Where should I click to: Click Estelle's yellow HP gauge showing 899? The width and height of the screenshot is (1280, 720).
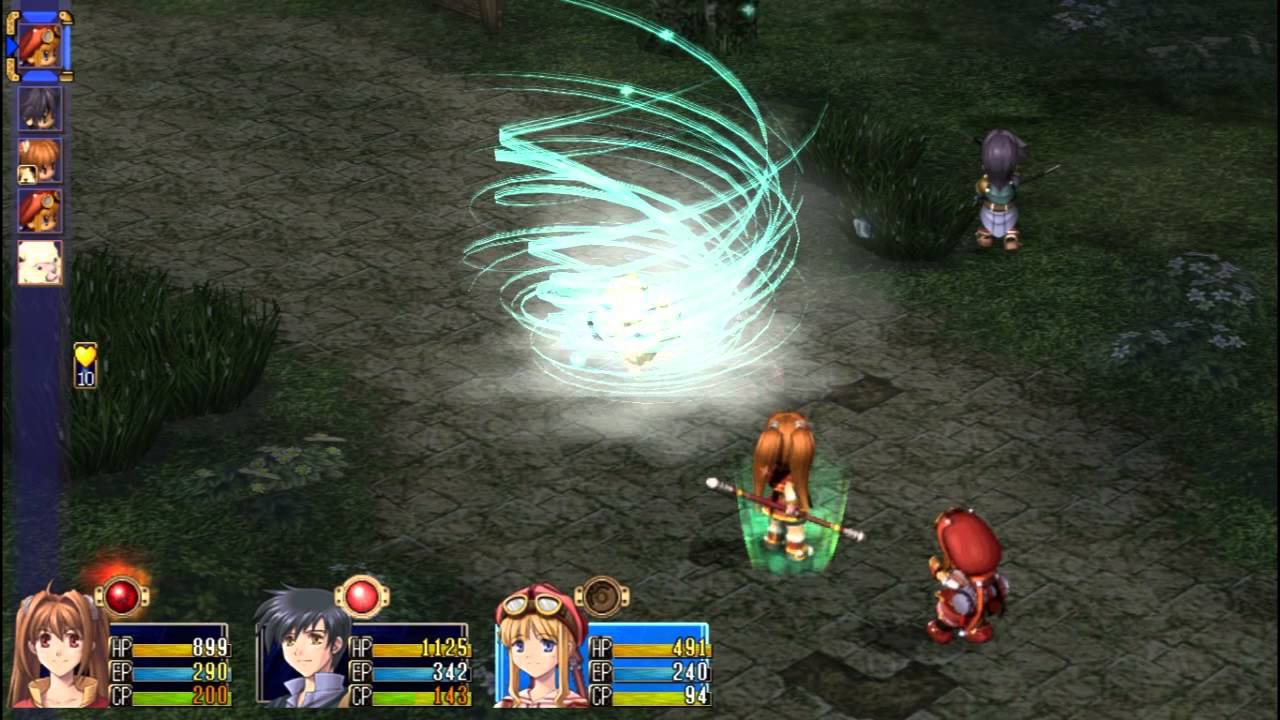click(x=167, y=650)
